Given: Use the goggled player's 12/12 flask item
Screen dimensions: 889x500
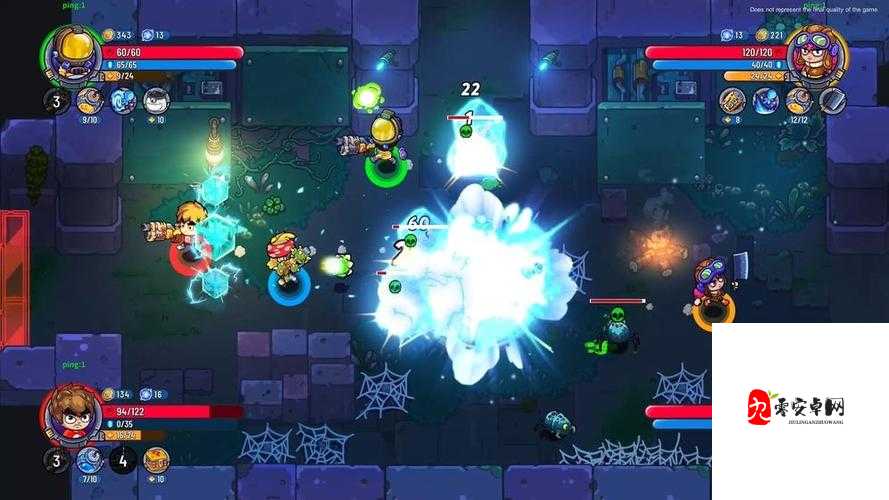Looking at the screenshot, I should [x=798, y=100].
